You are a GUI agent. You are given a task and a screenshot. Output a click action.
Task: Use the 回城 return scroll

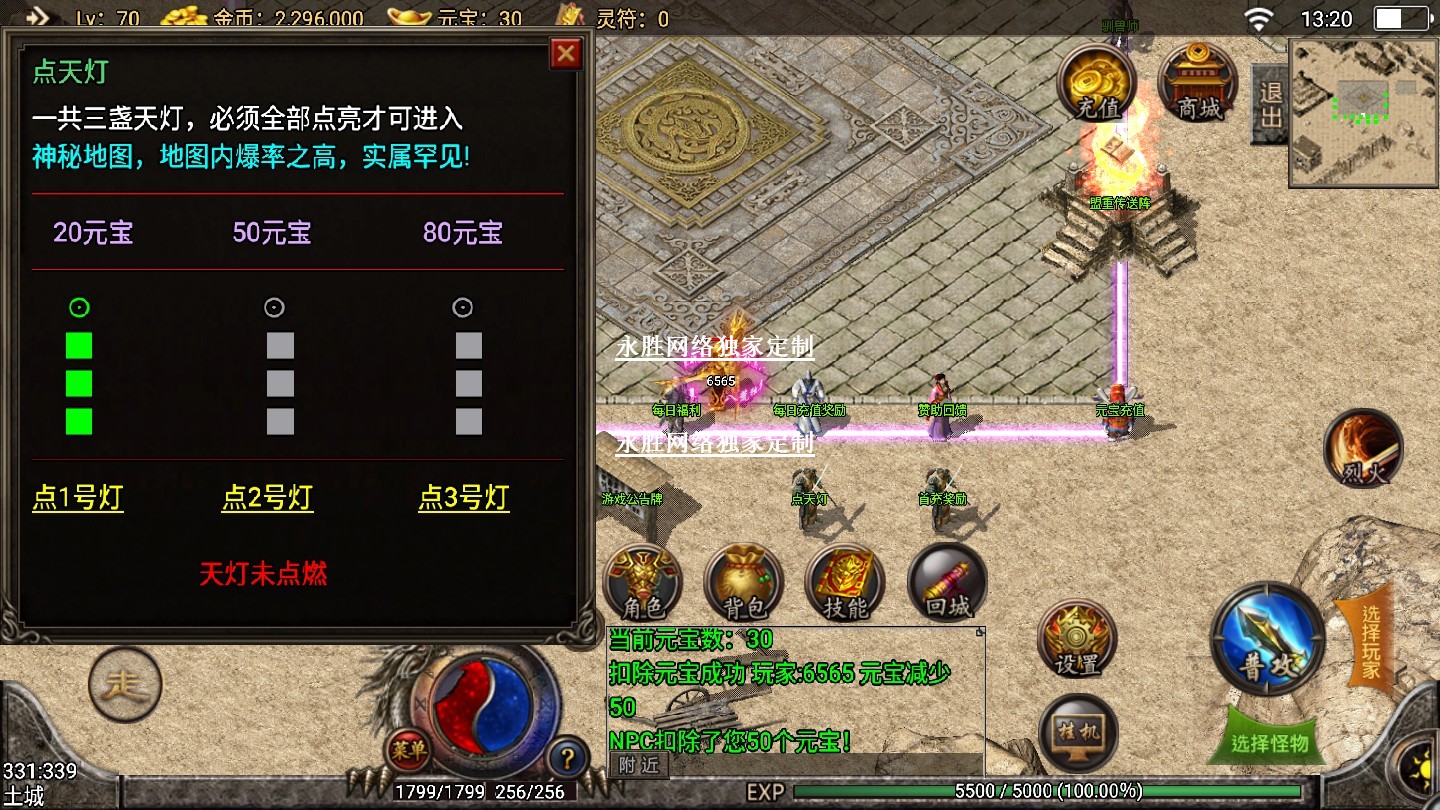(947, 582)
